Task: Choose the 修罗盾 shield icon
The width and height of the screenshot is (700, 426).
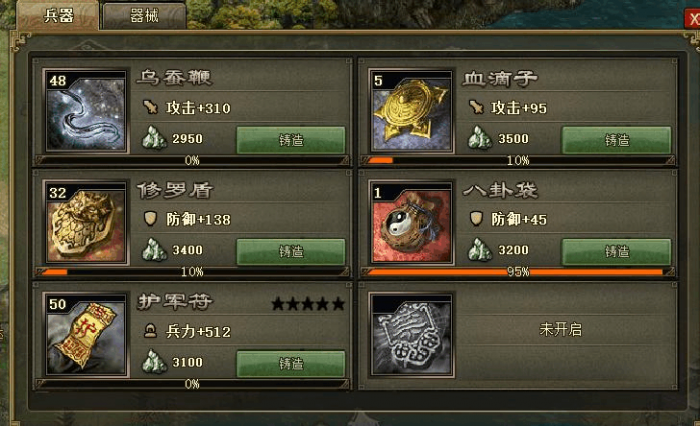Action: pyautogui.click(x=85, y=221)
